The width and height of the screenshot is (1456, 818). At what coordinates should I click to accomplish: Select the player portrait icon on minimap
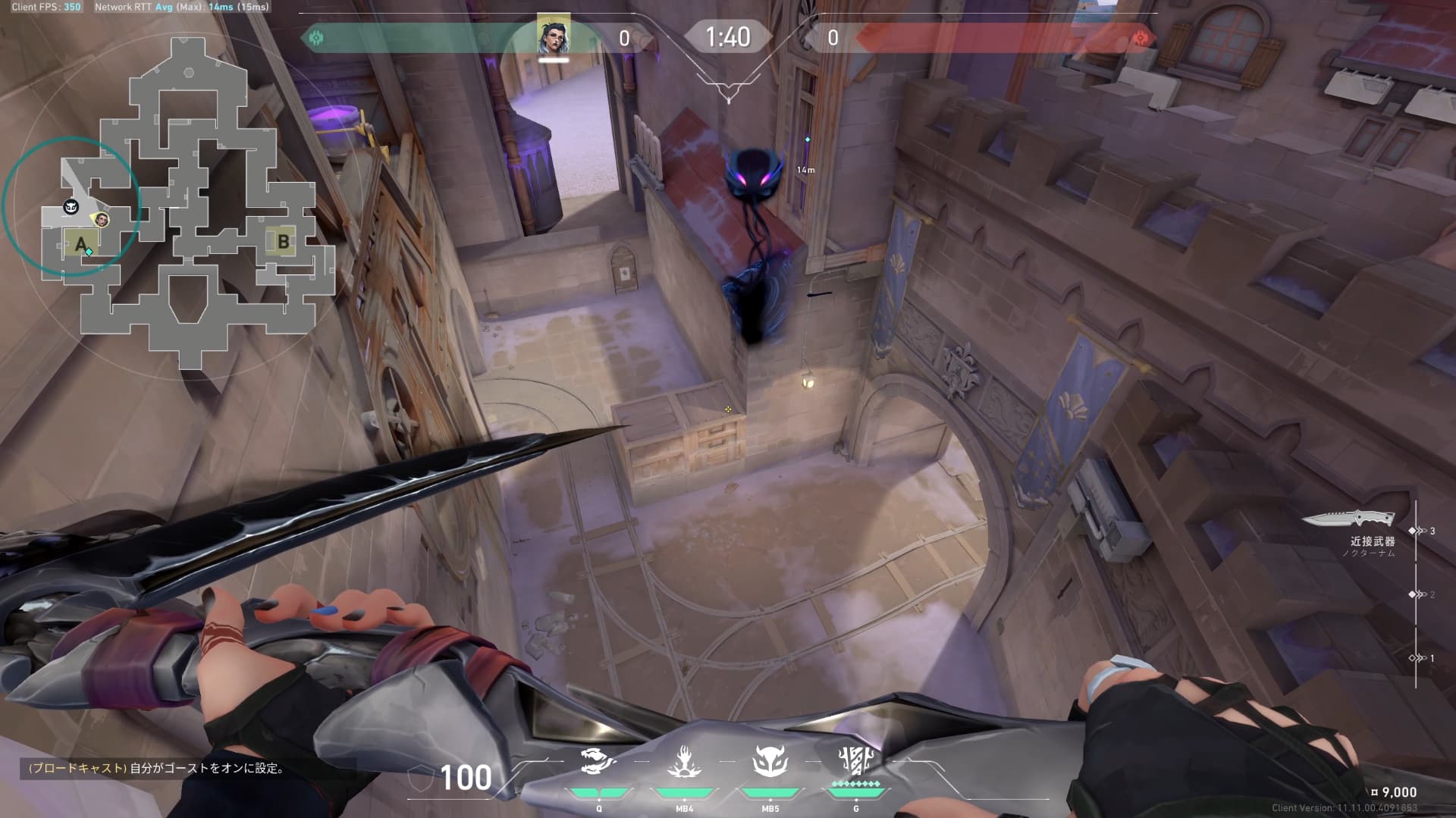(100, 220)
